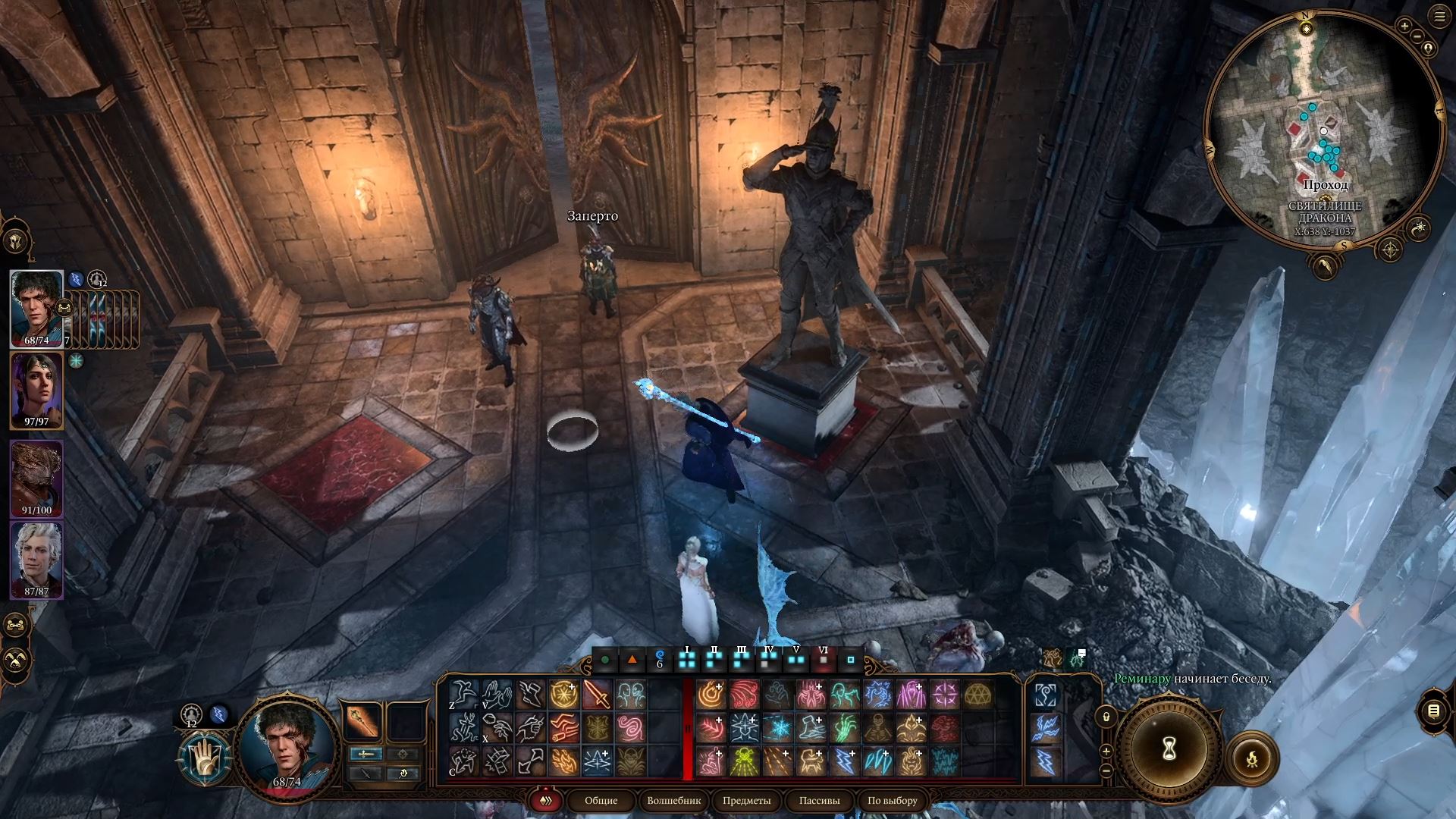Select the Dash winged-boots icon
Image resolution: width=1456 pixels, height=819 pixels.
click(530, 695)
